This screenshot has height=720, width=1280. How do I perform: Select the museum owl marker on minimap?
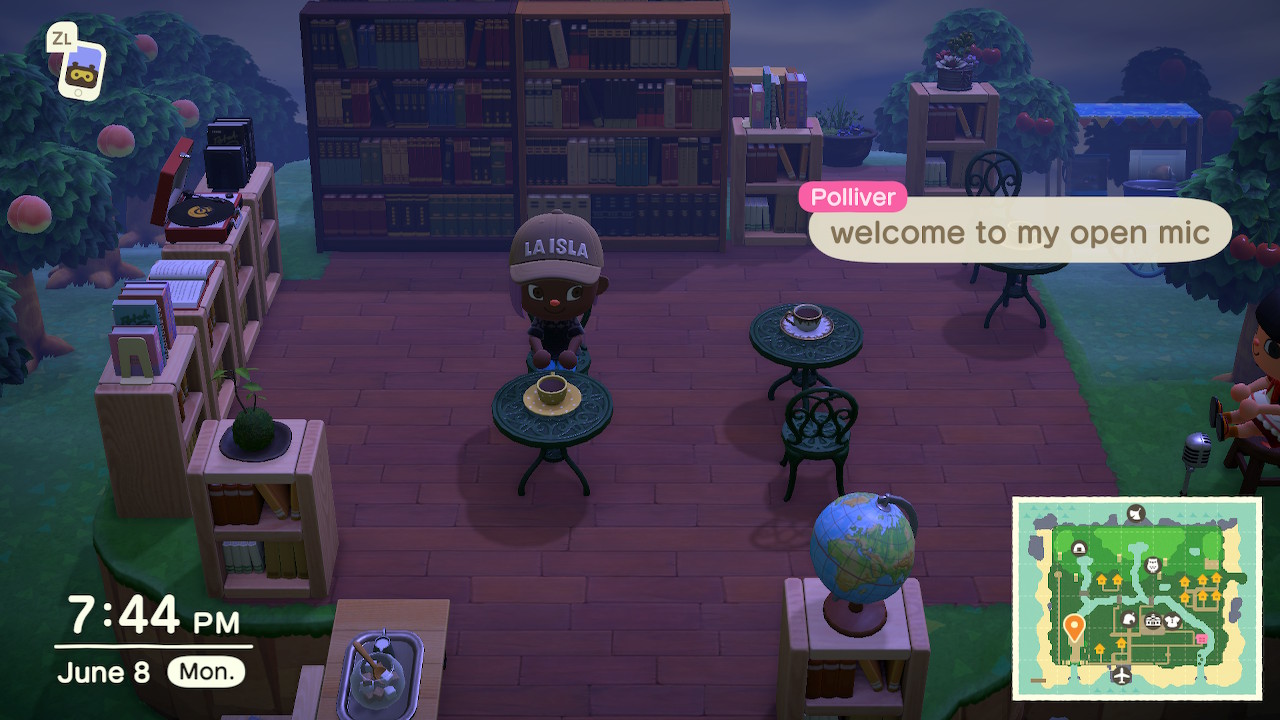[x=1151, y=565]
